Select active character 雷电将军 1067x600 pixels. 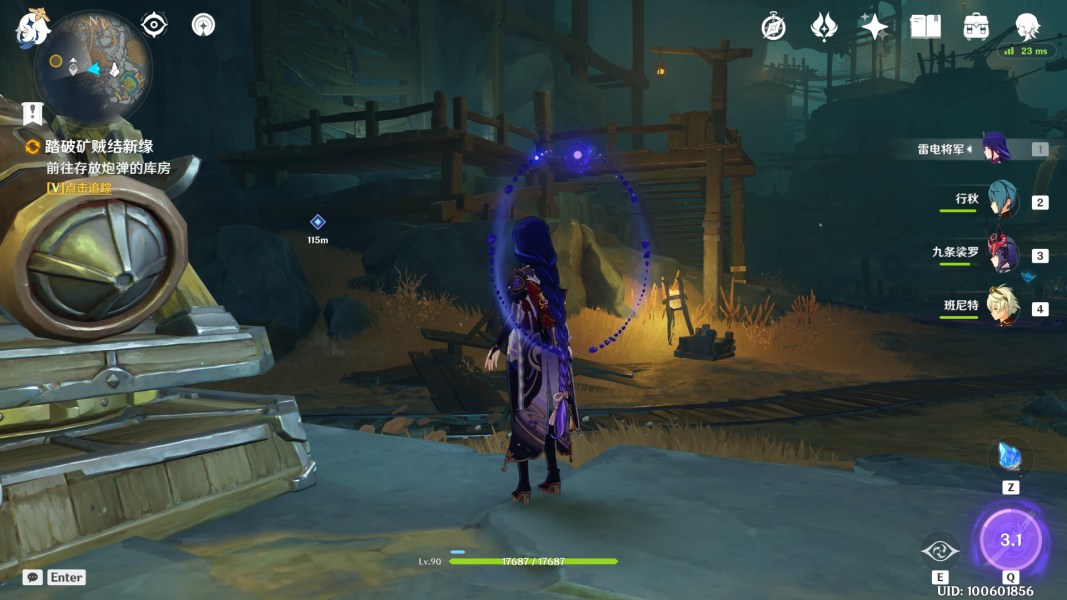pos(996,149)
